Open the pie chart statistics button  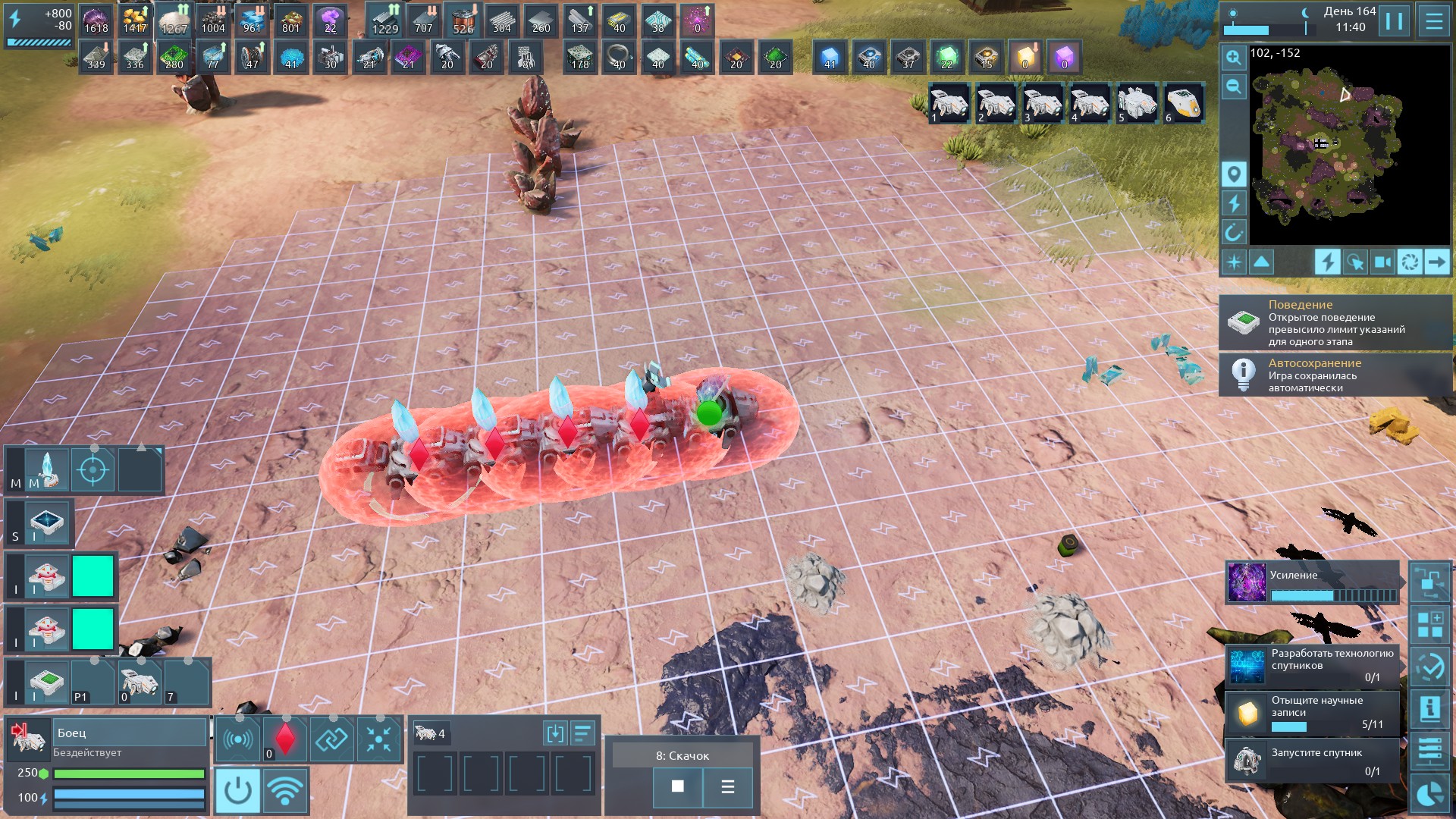coord(1430,794)
